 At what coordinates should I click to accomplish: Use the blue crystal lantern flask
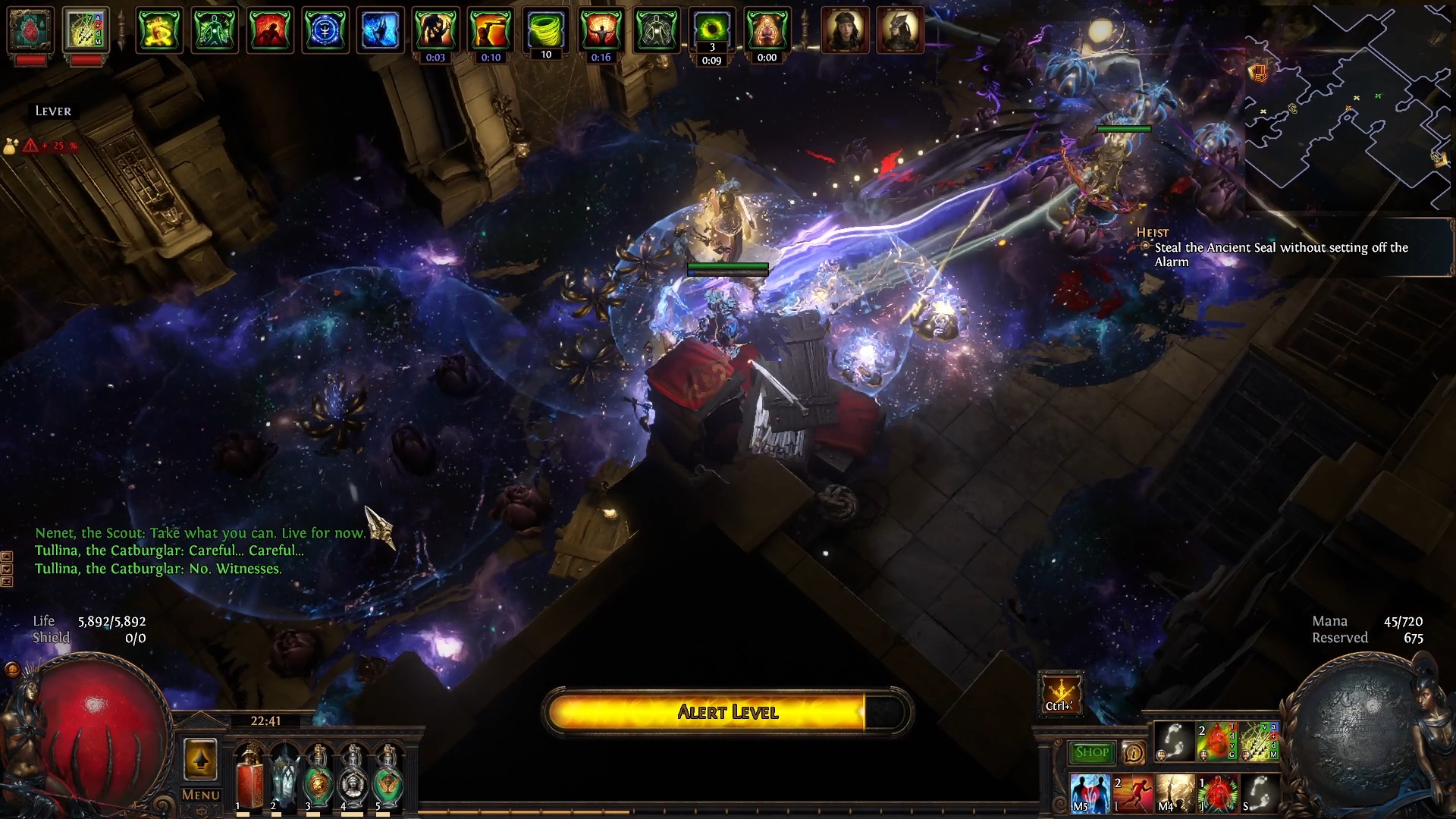[284, 775]
